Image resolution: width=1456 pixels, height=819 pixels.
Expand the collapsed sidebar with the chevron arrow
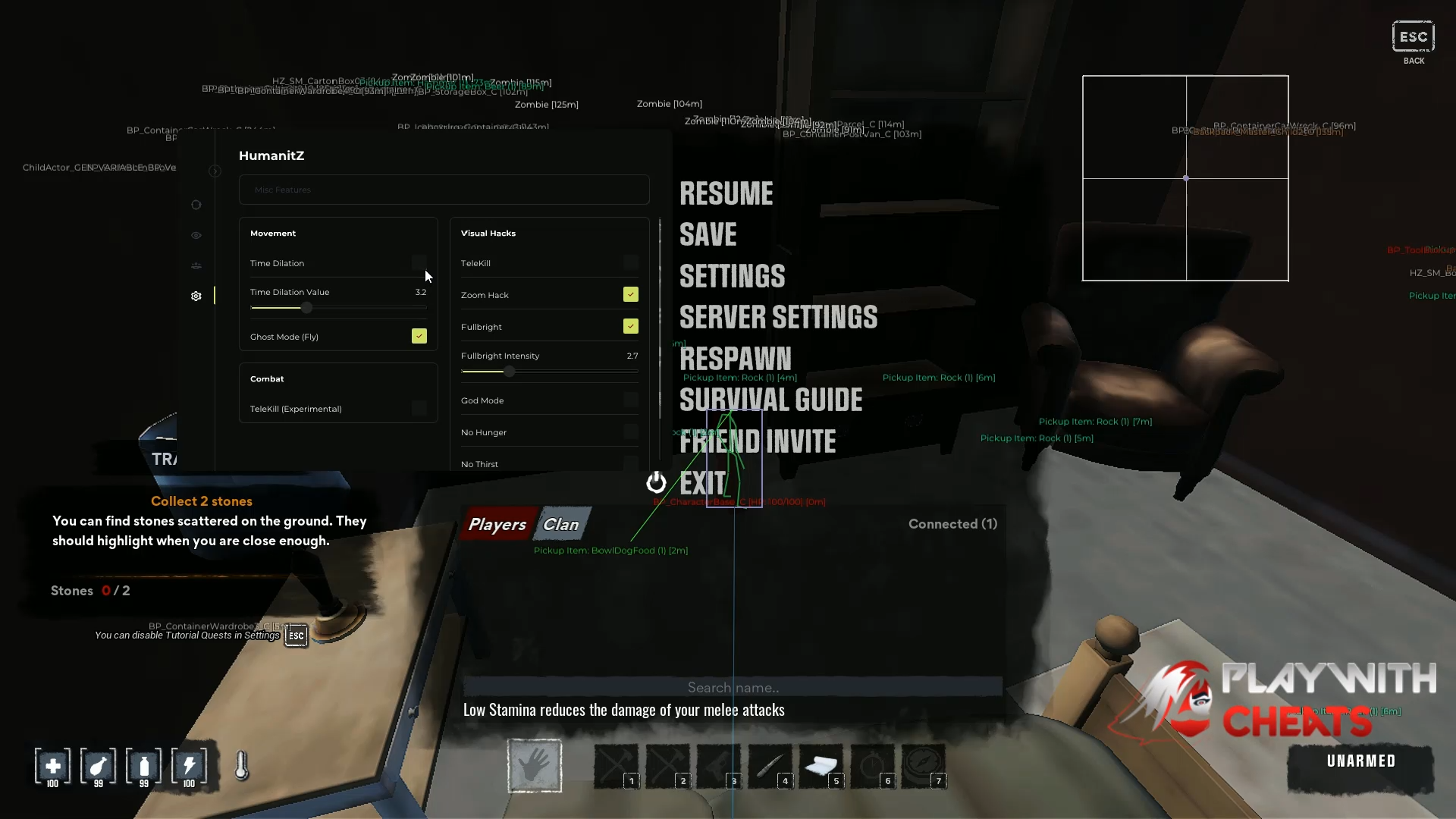215,171
